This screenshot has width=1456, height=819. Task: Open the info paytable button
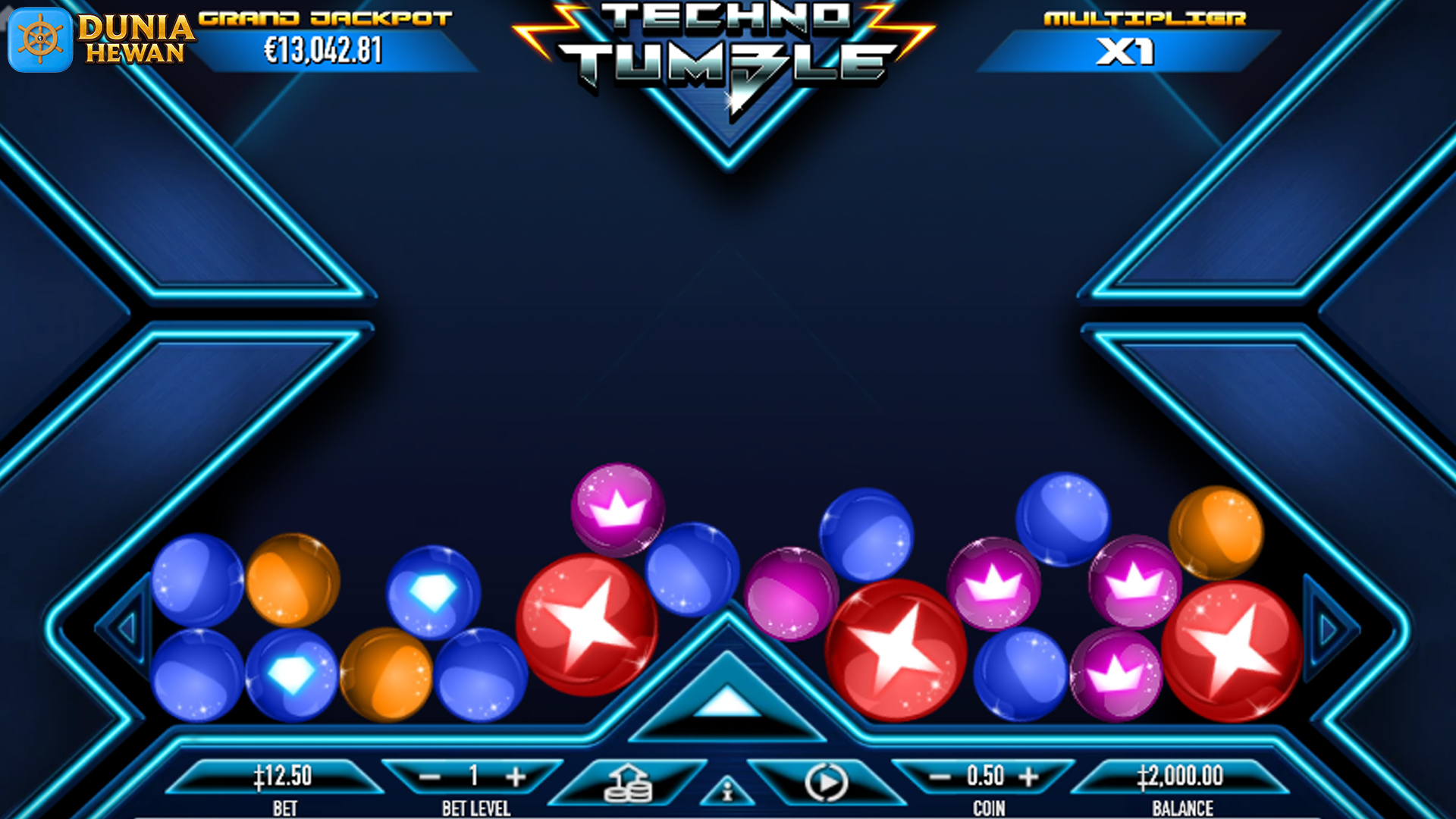coord(727,792)
